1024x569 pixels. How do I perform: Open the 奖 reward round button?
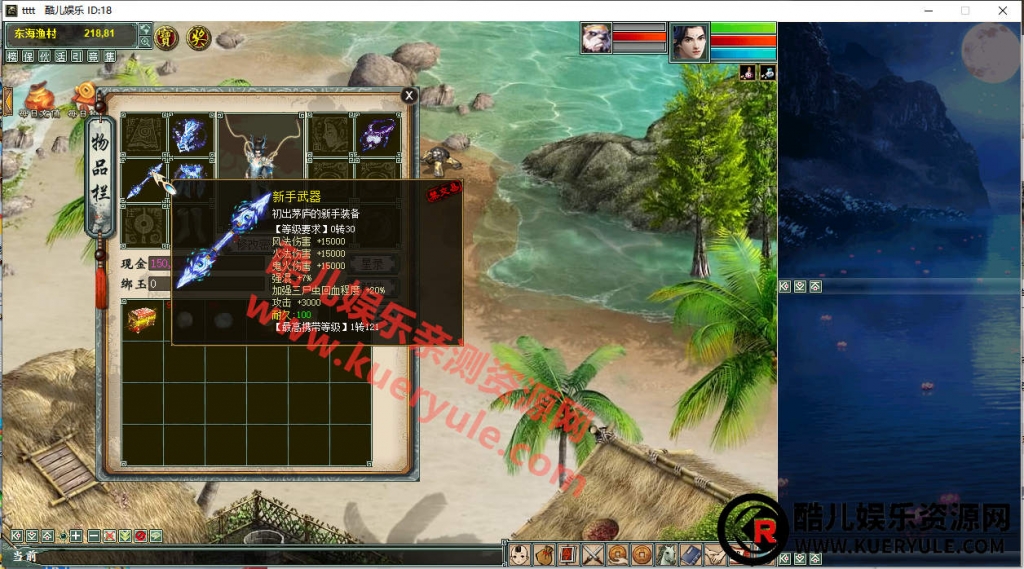(x=198, y=38)
